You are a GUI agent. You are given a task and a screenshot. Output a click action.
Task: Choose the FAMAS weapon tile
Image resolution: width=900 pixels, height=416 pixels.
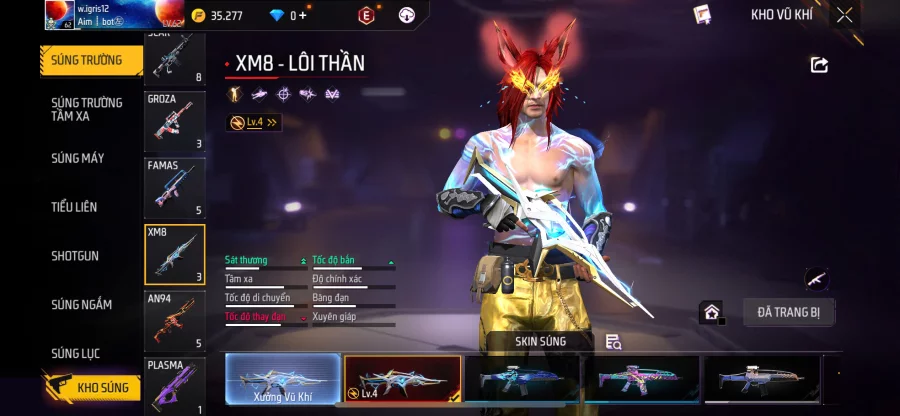(175, 188)
